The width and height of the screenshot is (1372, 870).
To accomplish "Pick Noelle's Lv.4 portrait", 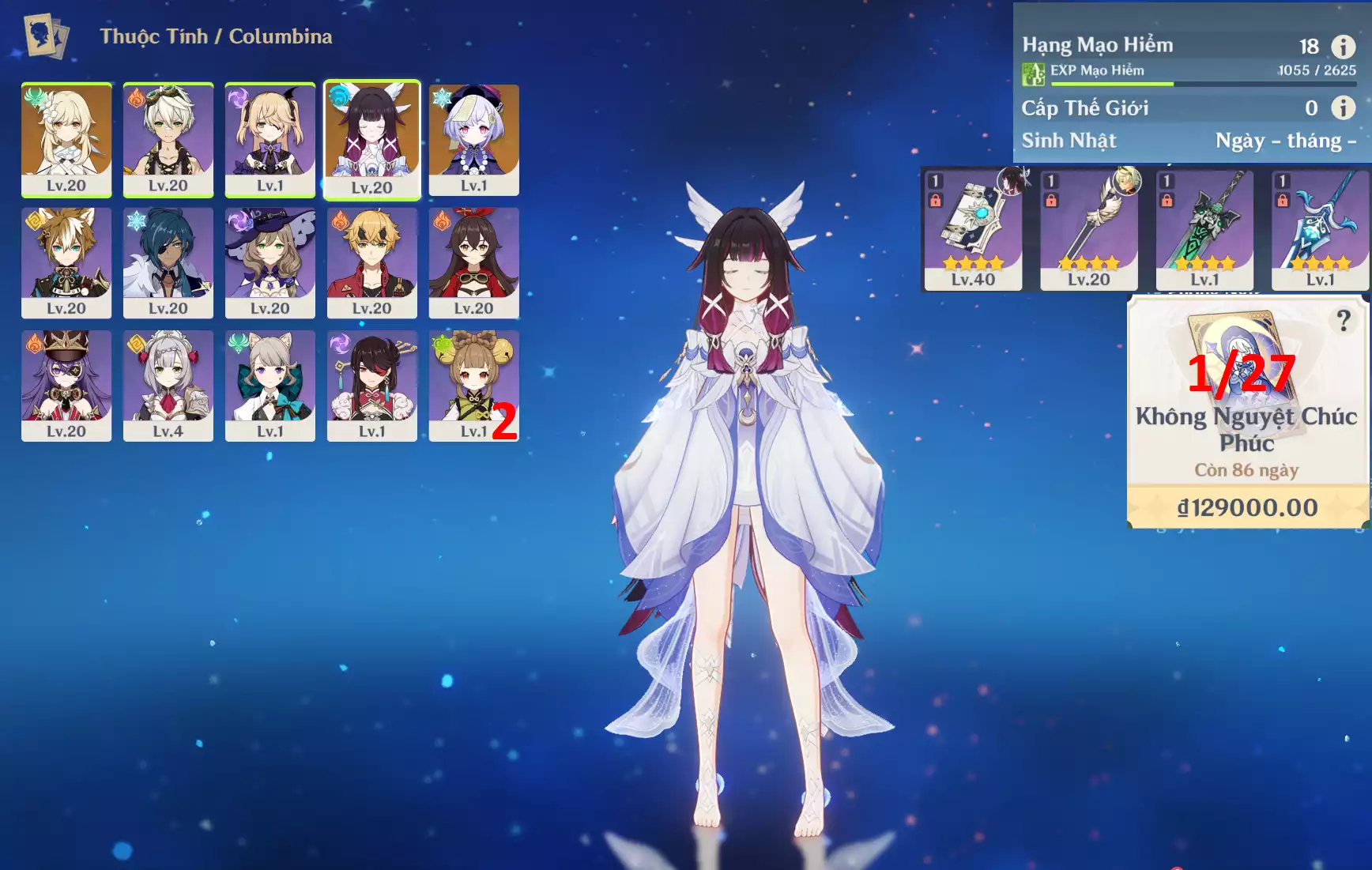I will click(168, 386).
